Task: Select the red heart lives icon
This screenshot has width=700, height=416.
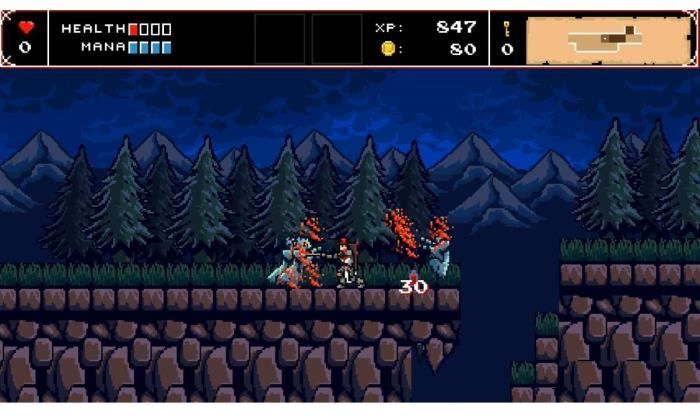Action: (x=25, y=28)
